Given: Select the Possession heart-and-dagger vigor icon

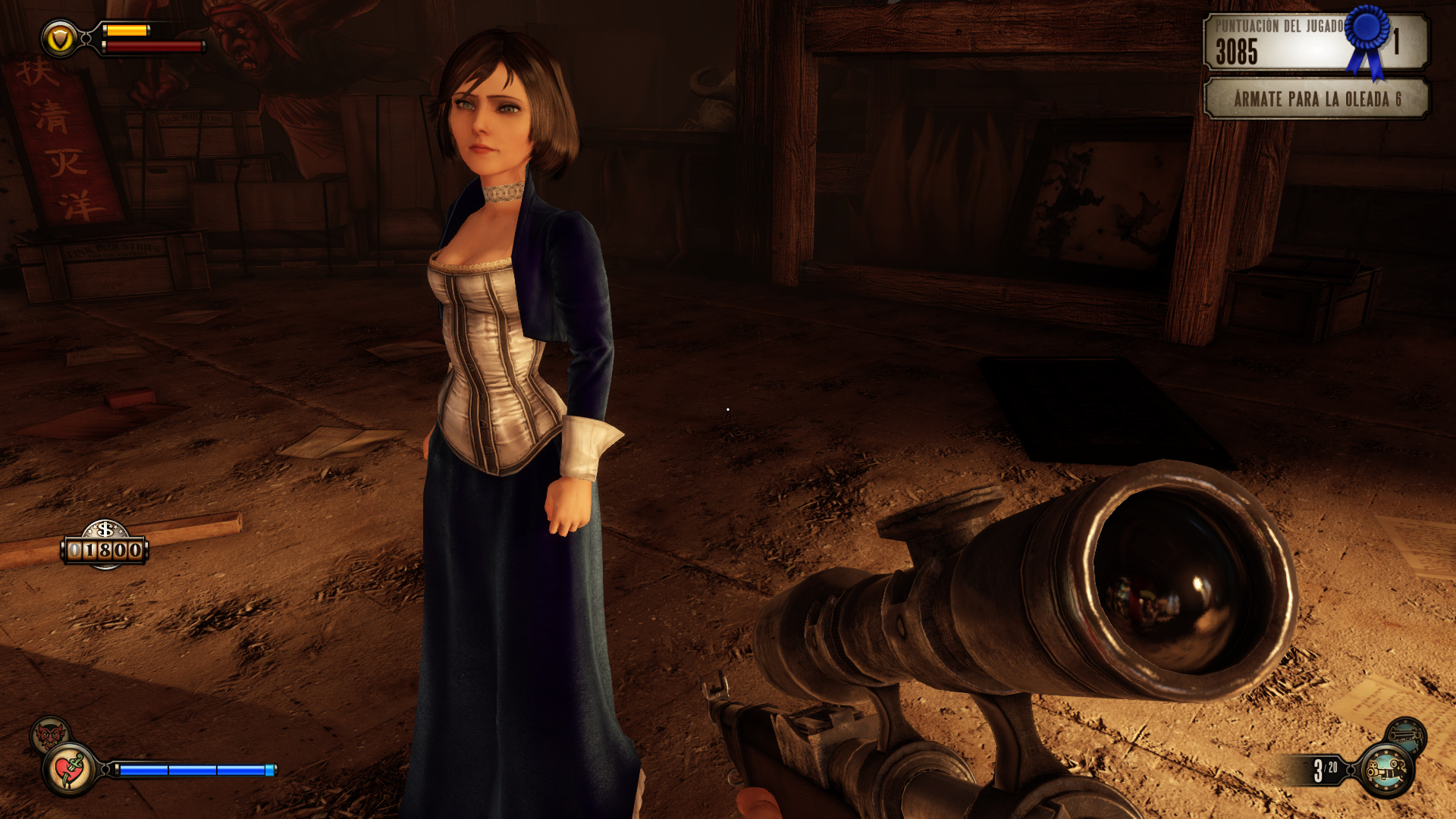Looking at the screenshot, I should (x=70, y=770).
